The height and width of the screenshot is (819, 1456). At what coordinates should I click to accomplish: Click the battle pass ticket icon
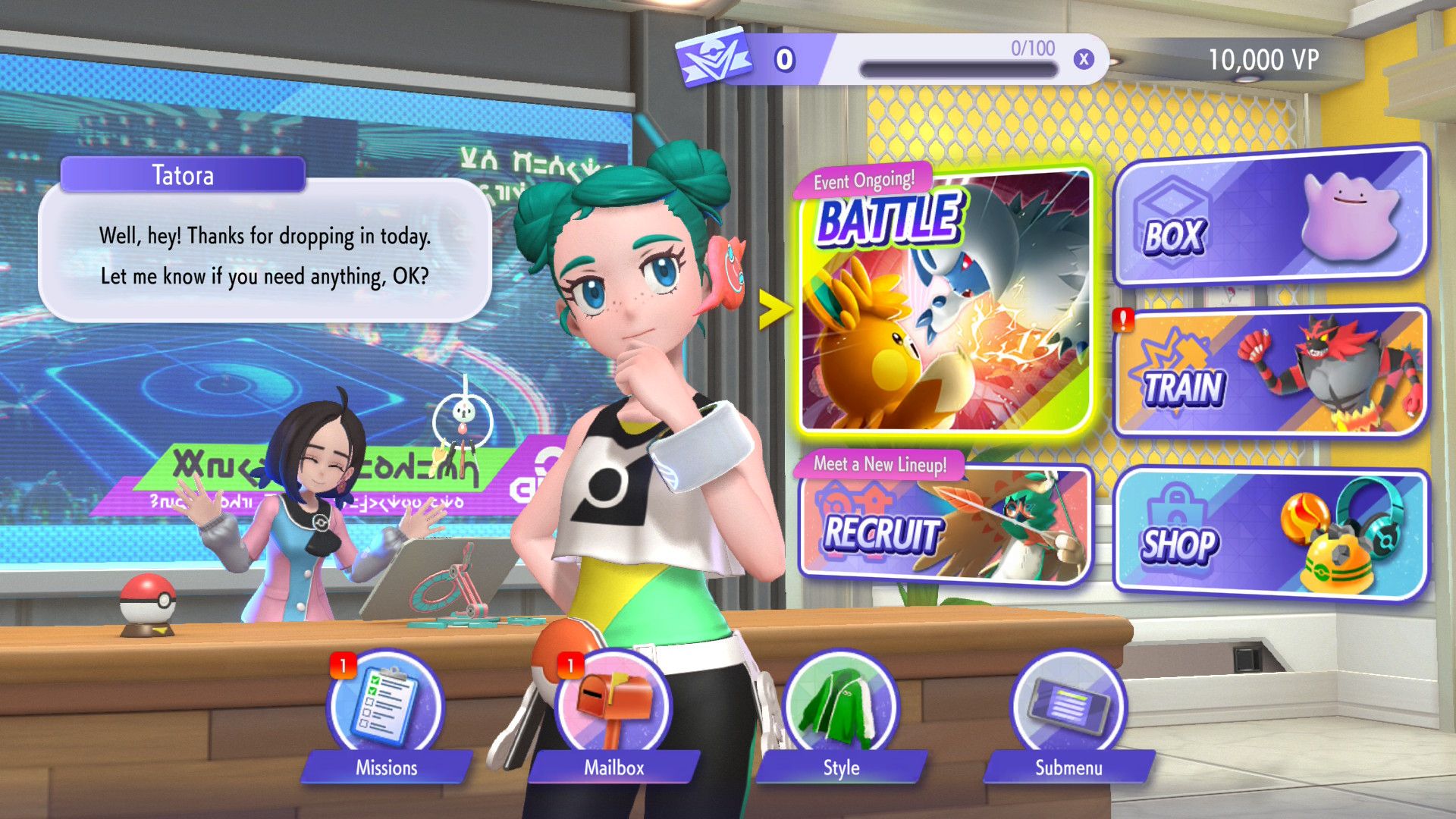pyautogui.click(x=714, y=58)
